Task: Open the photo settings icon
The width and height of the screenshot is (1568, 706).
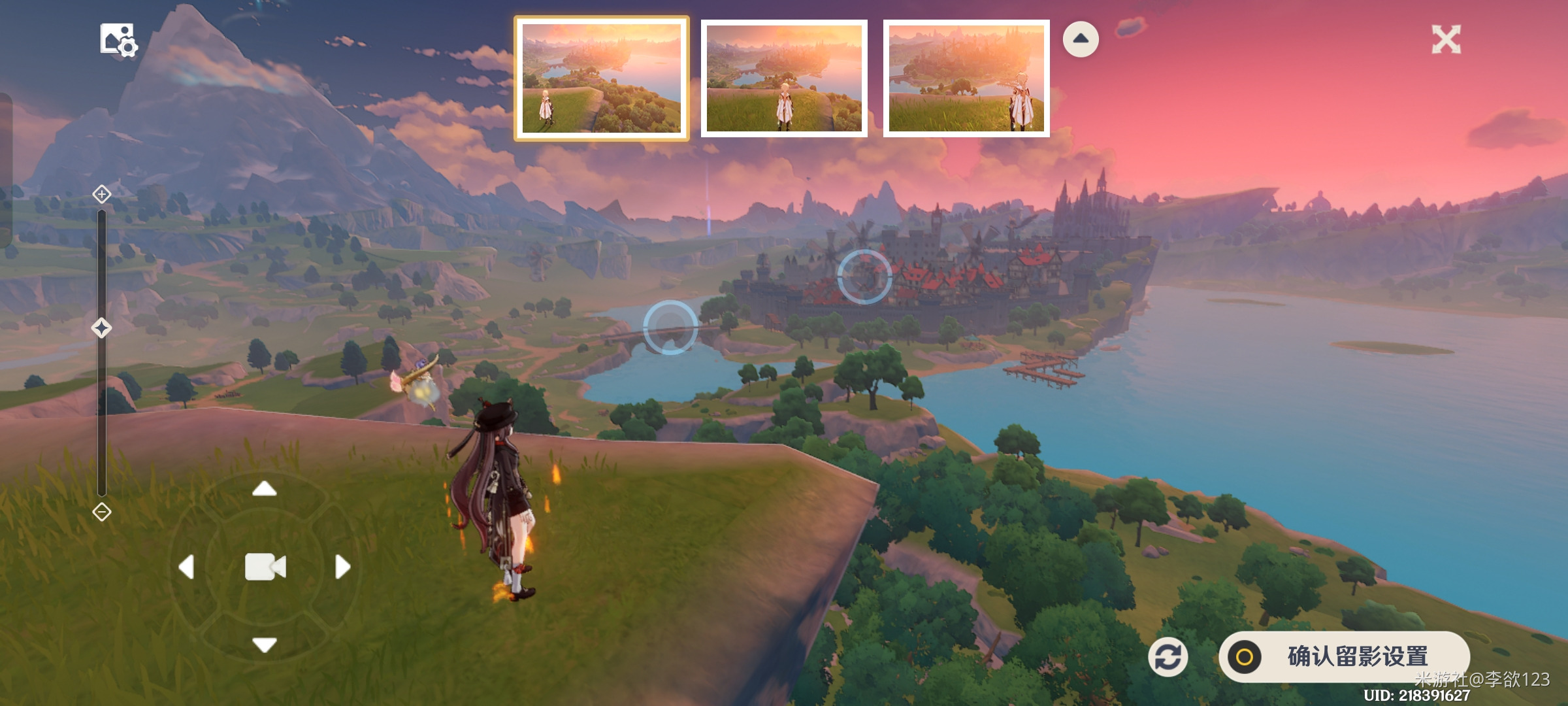Action: (118, 40)
